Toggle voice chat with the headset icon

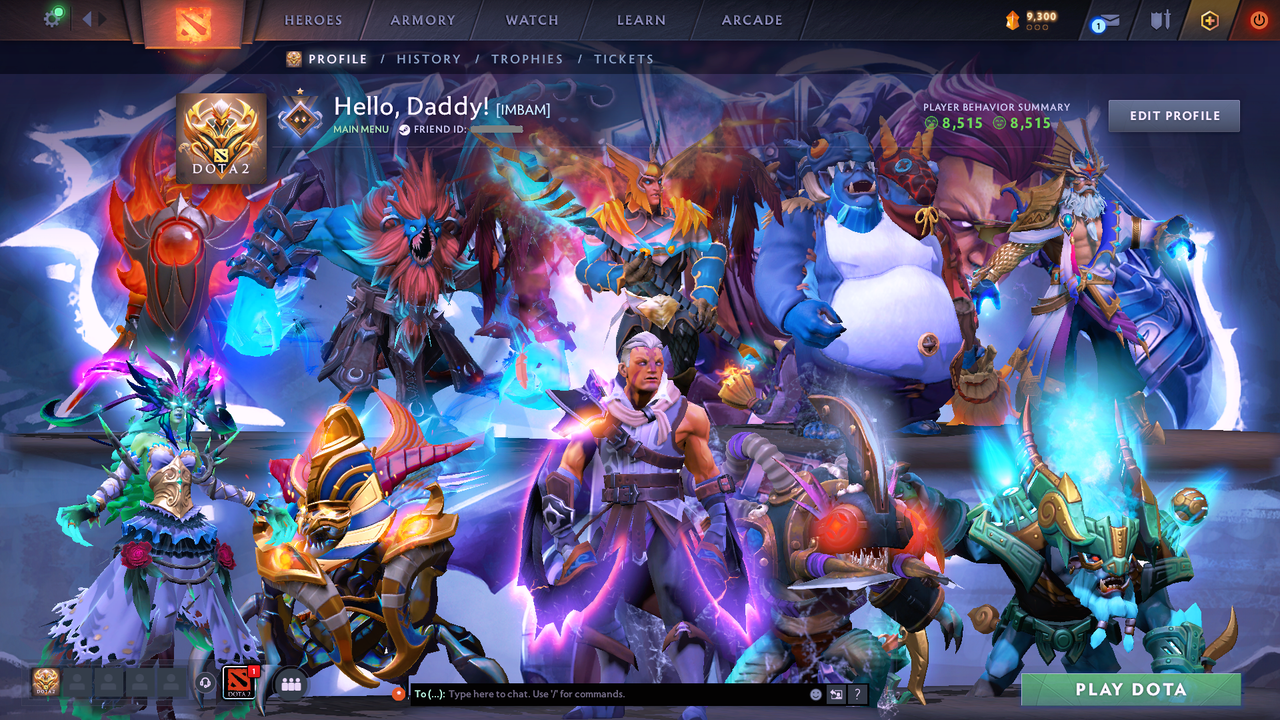(206, 684)
